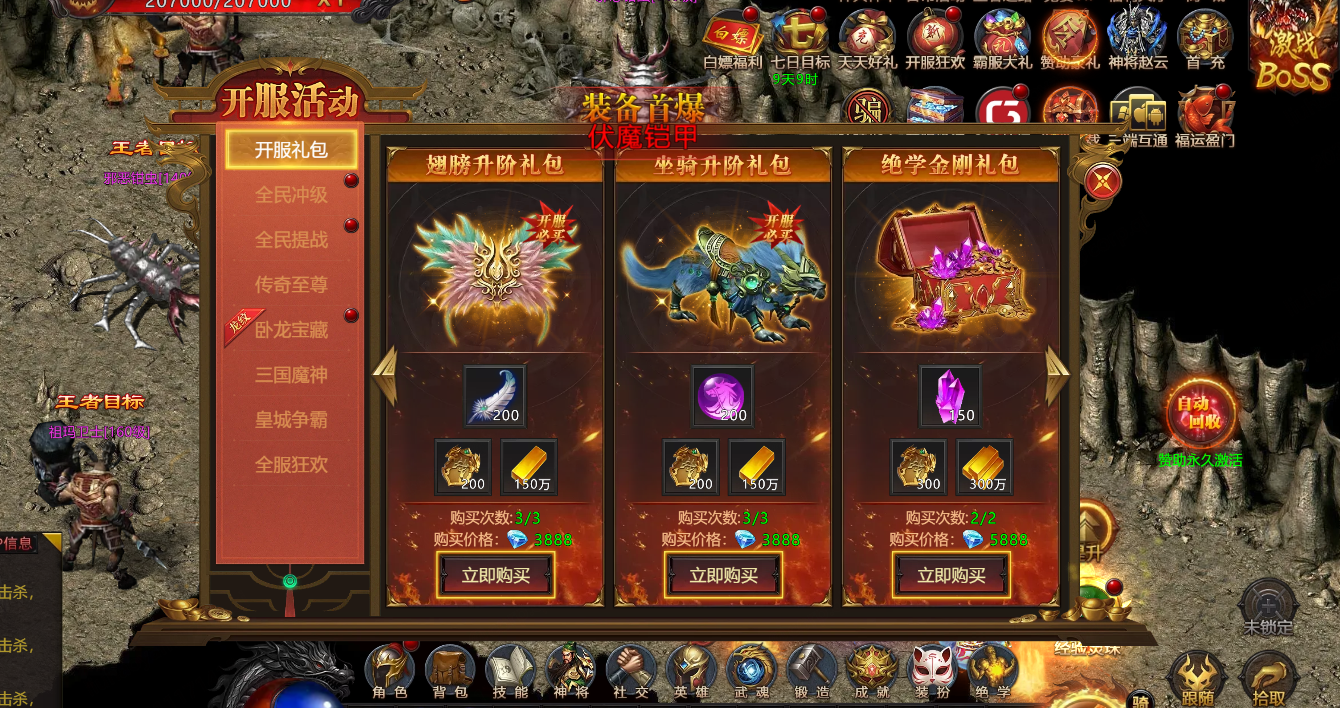Close the 开服活动 panel
This screenshot has width=1340, height=708.
pos(1102,181)
